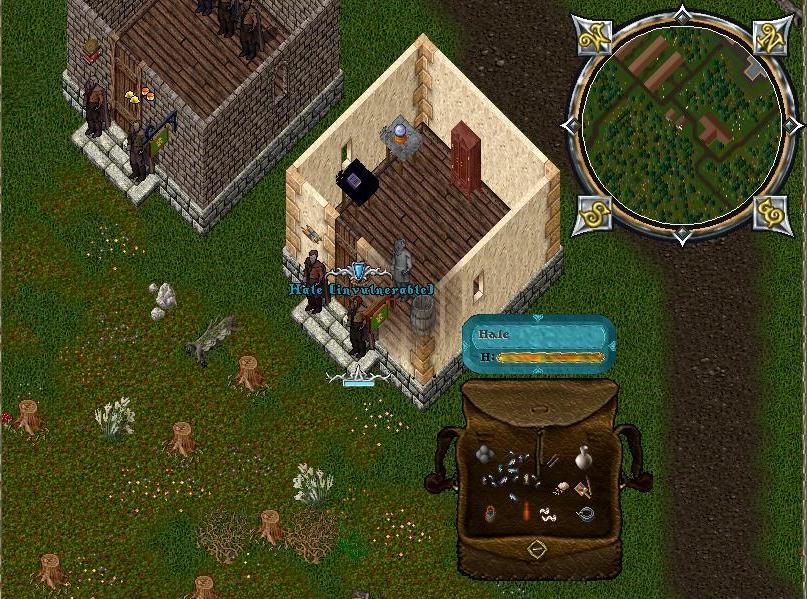The width and height of the screenshot is (807, 599).
Task: Select the orange and blue ring item in the backpack
Action: pos(490,513)
